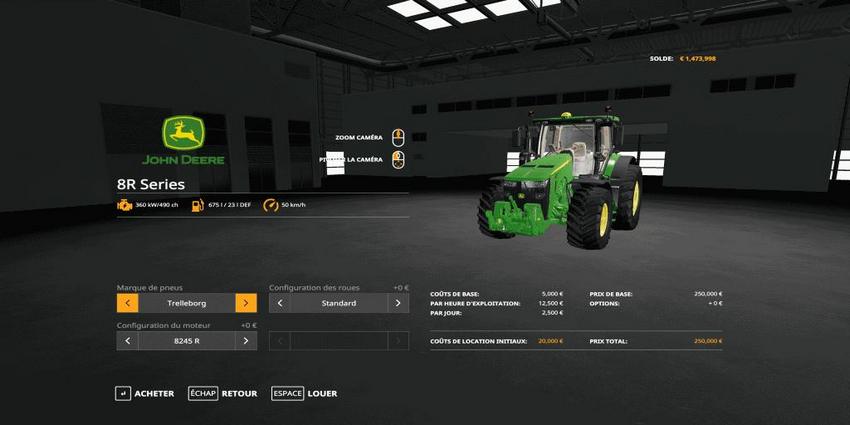Lease the tractor with Louer

[305, 394]
